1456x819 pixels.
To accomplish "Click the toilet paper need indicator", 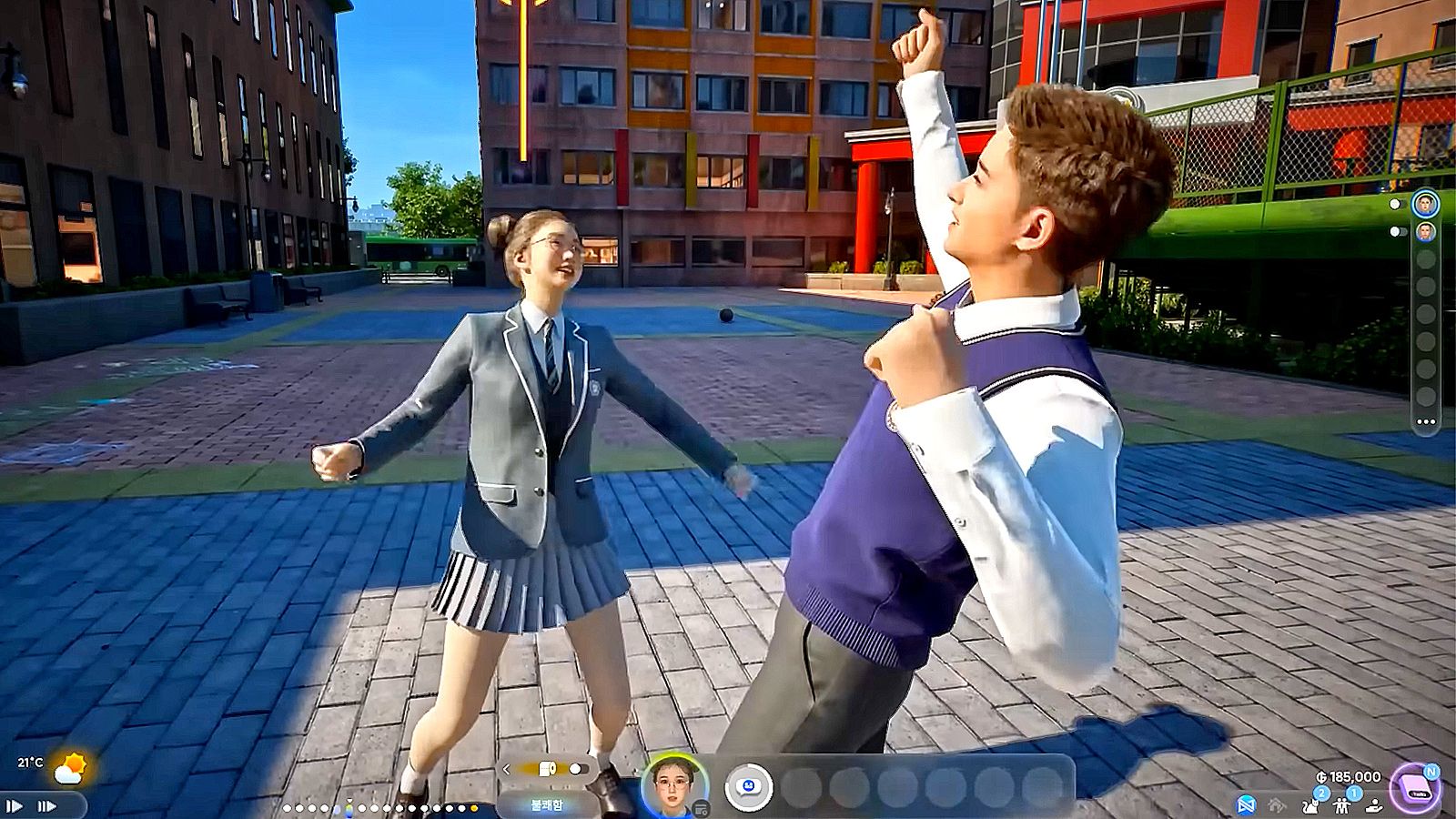I will pos(549,769).
